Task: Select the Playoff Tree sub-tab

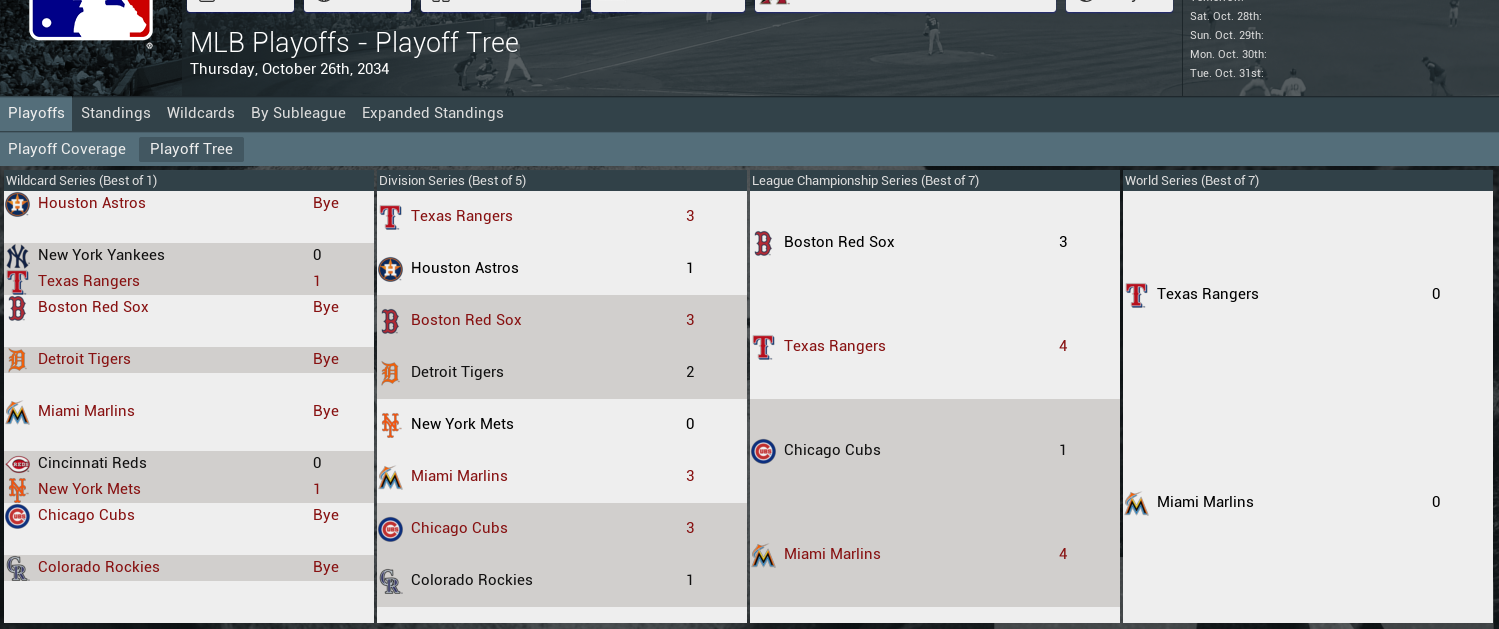Action: coord(191,149)
